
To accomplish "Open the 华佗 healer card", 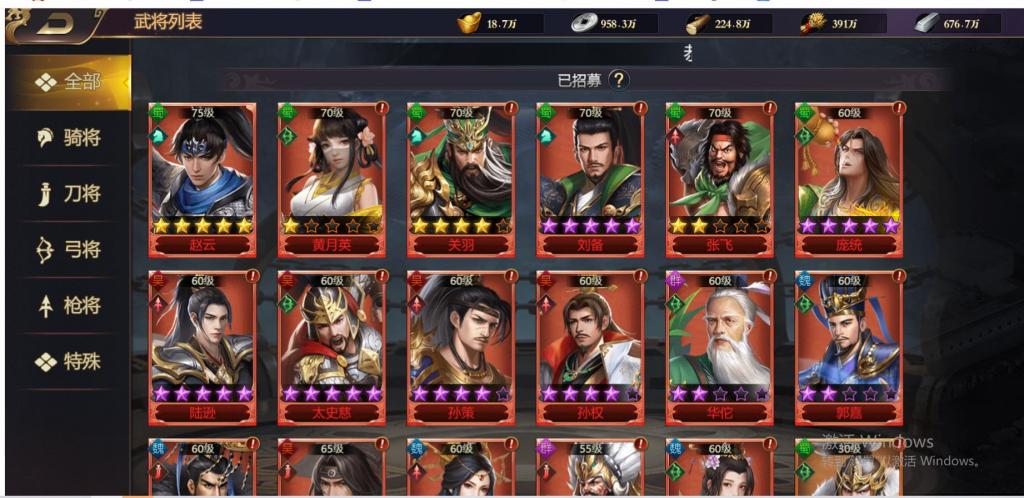I will (x=720, y=345).
